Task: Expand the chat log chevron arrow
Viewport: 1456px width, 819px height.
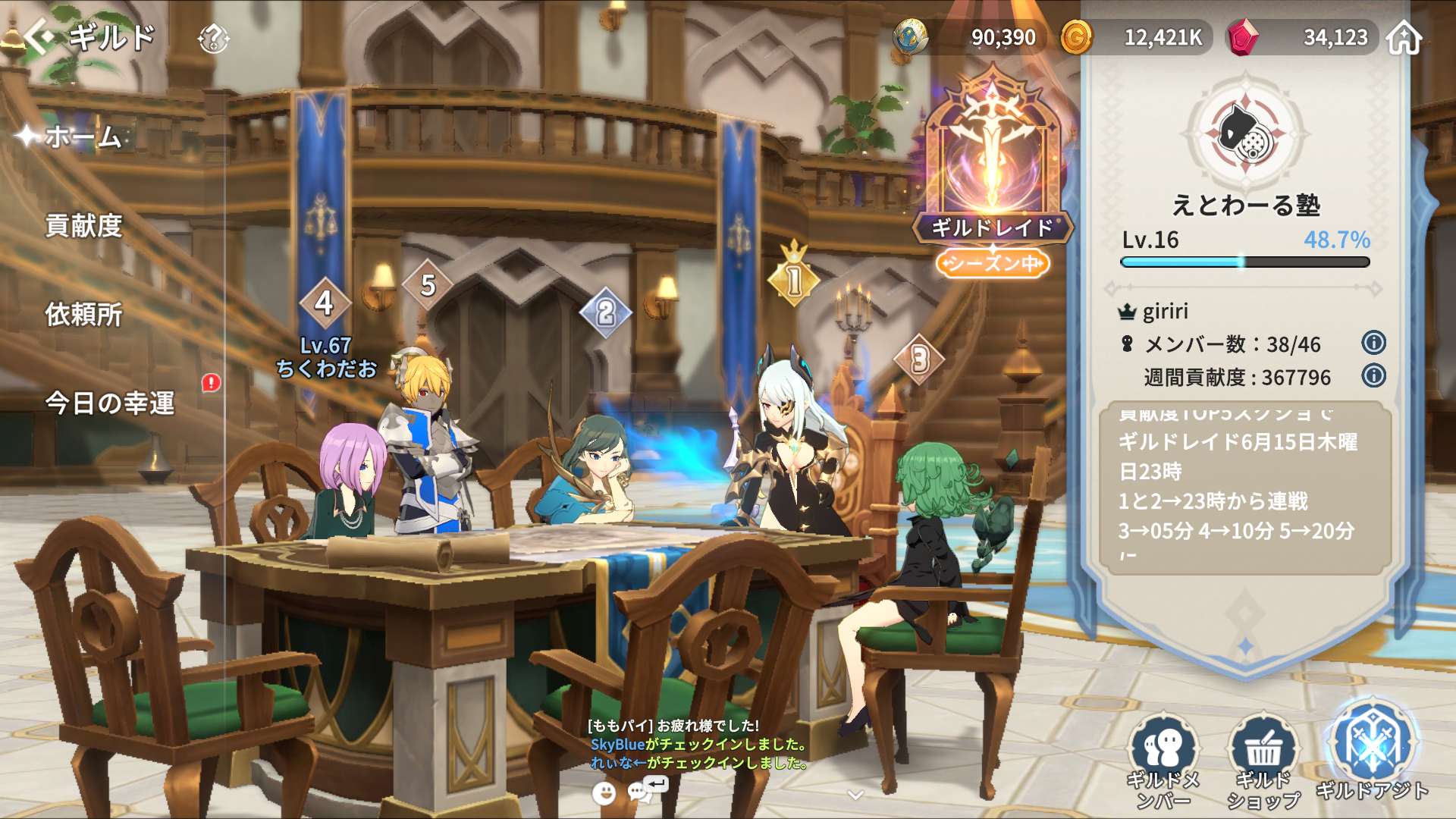Action: 855,795
